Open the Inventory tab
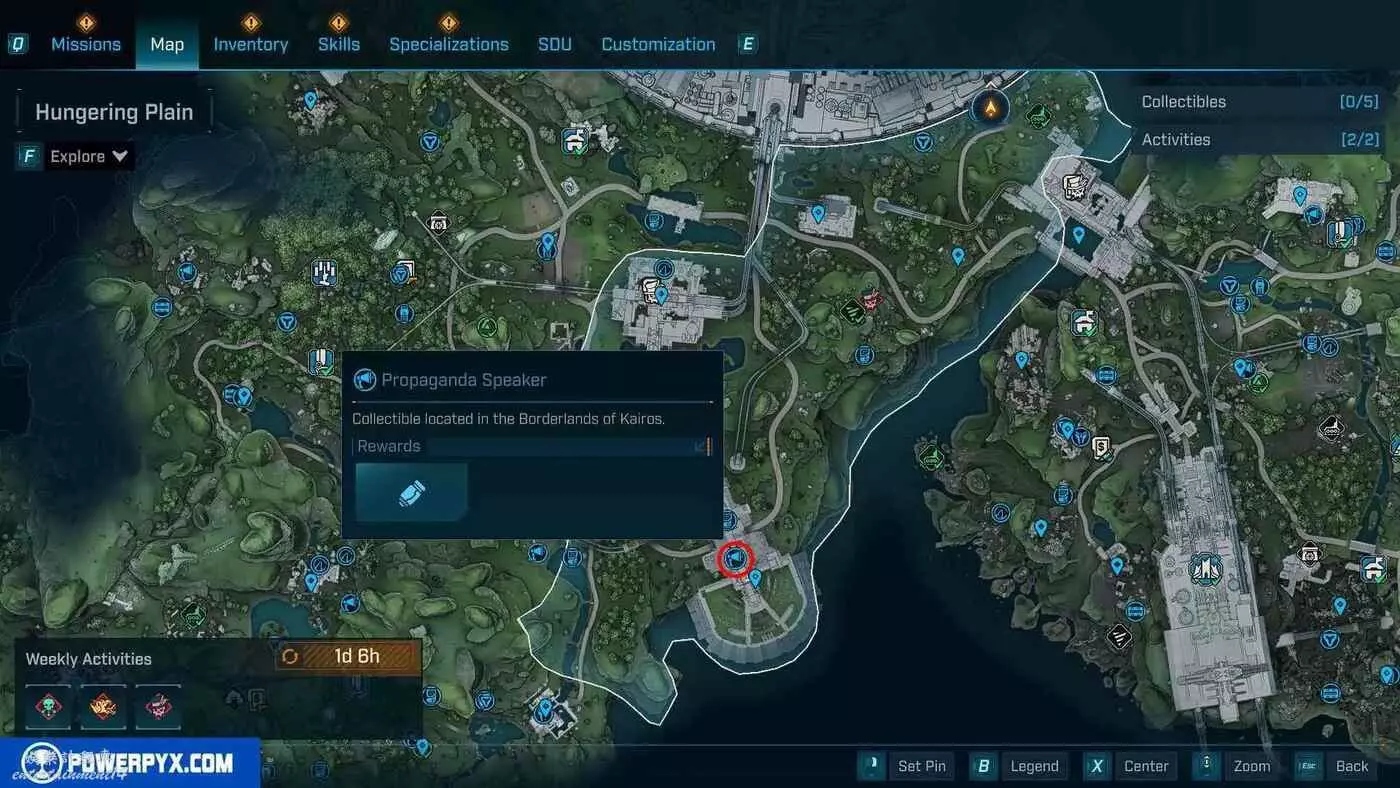The width and height of the screenshot is (1400, 788). click(x=250, y=44)
